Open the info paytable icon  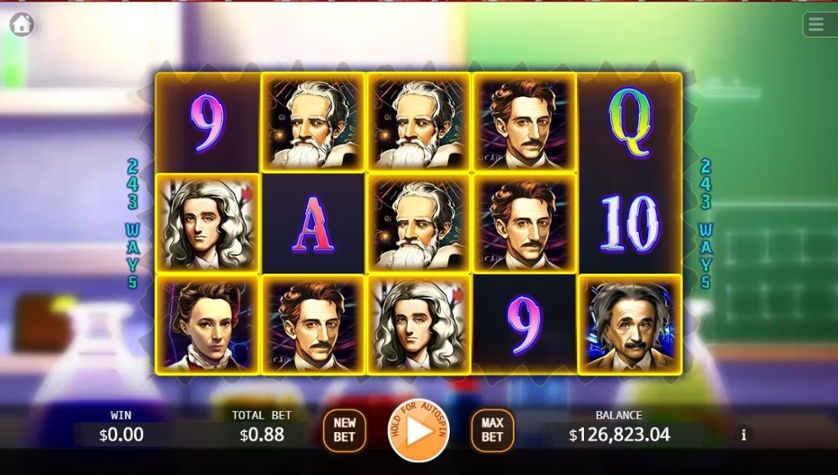(743, 435)
